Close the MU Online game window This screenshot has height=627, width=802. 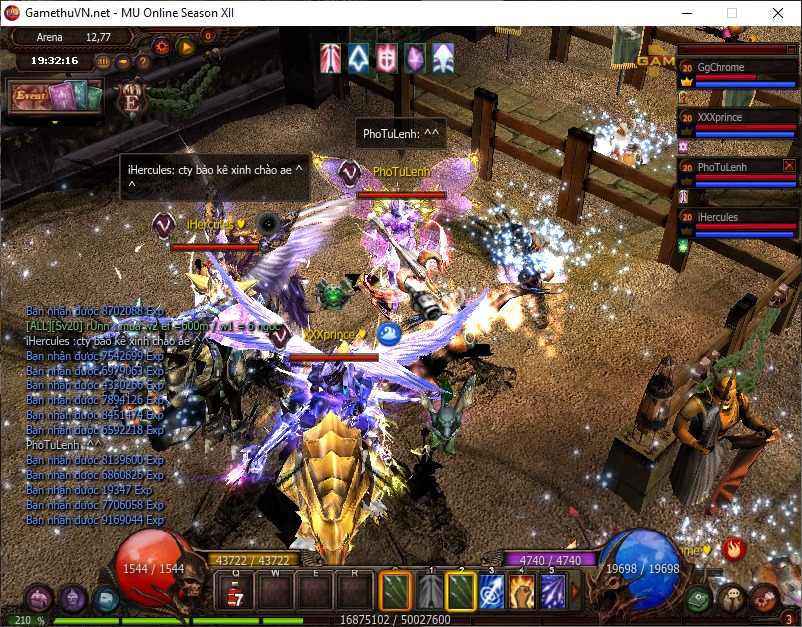pyautogui.click(x=778, y=13)
